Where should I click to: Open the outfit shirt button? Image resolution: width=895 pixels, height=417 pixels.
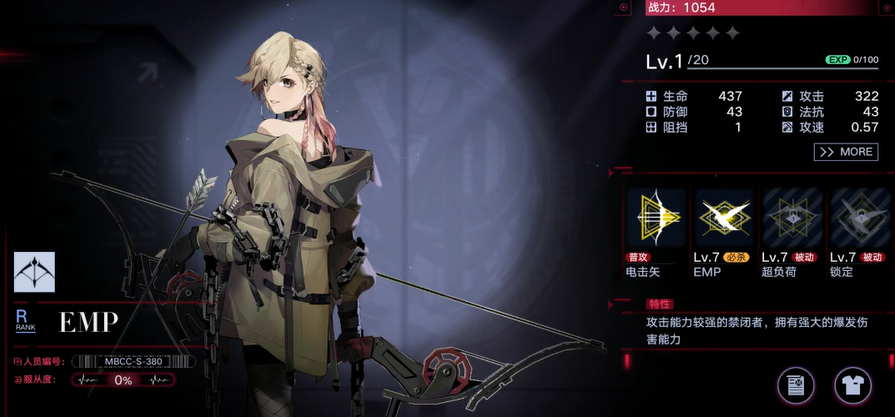pyautogui.click(x=852, y=384)
